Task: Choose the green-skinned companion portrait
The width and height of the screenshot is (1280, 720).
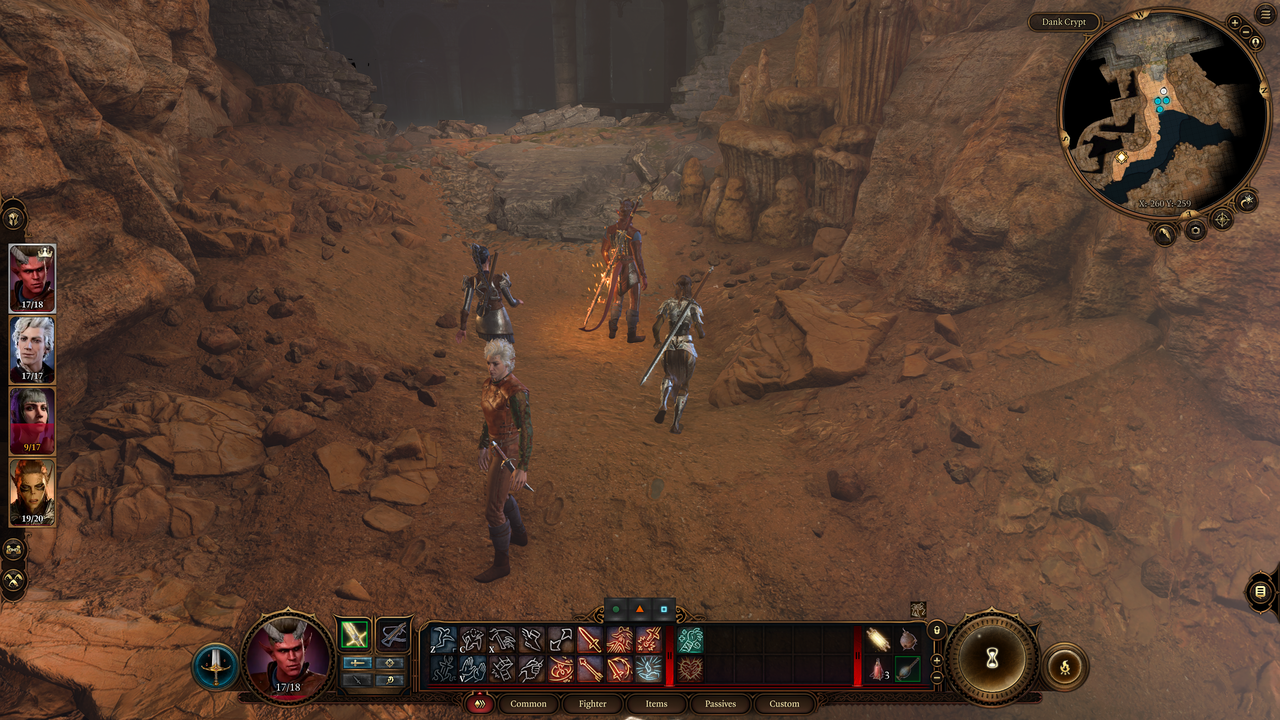Action: tap(32, 491)
